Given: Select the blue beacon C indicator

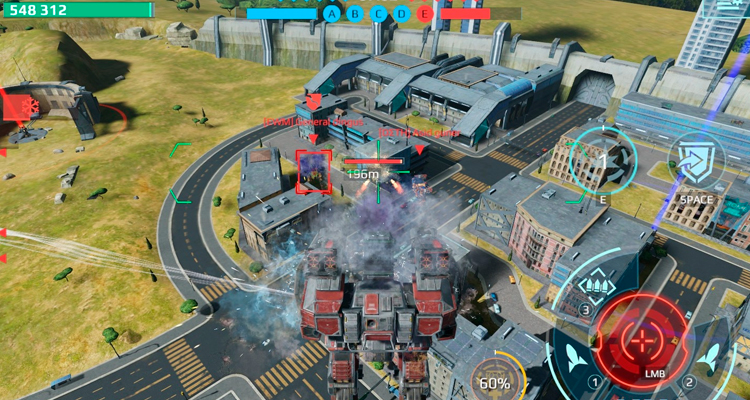Looking at the screenshot, I should 379,13.
